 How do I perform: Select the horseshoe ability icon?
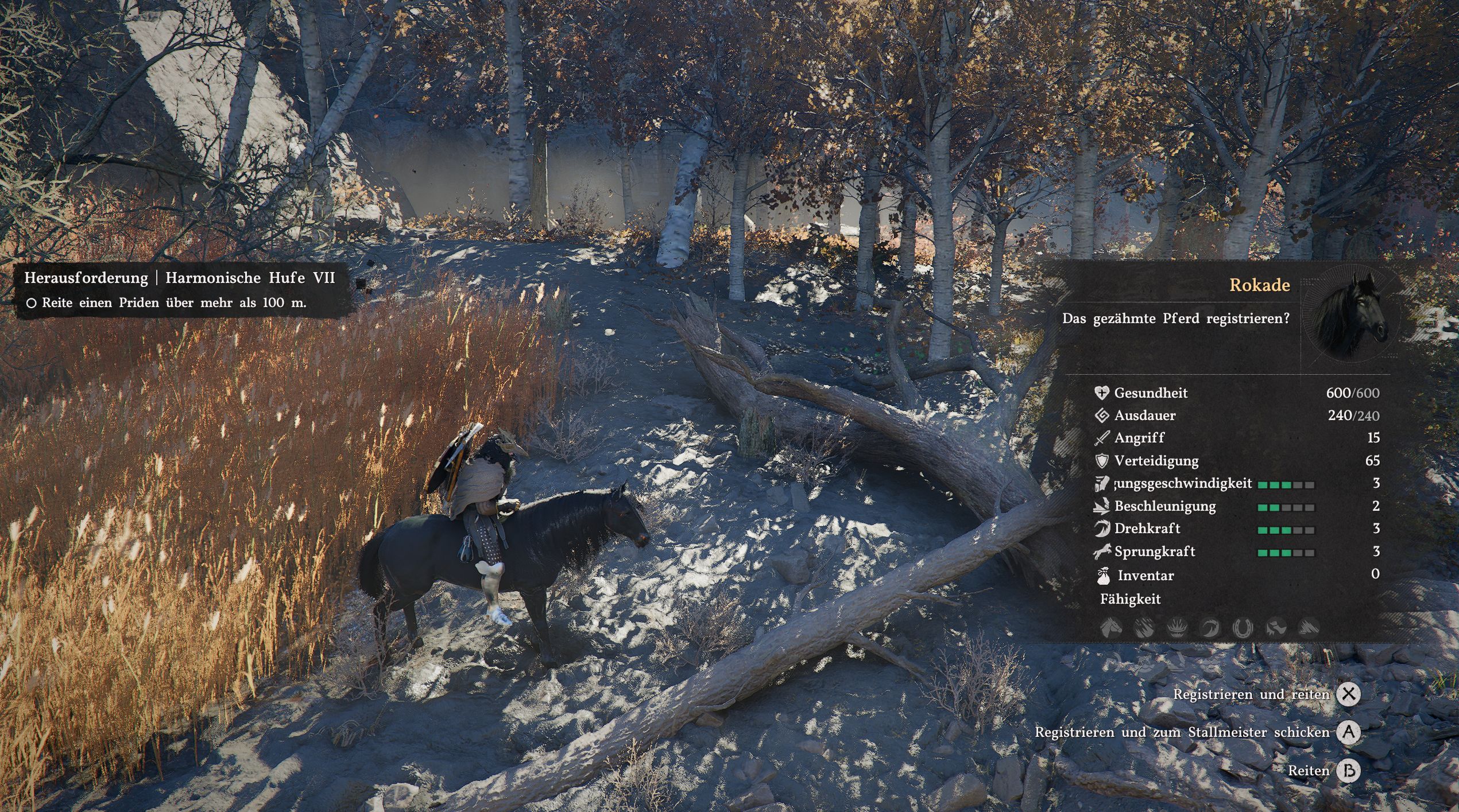(x=1243, y=628)
